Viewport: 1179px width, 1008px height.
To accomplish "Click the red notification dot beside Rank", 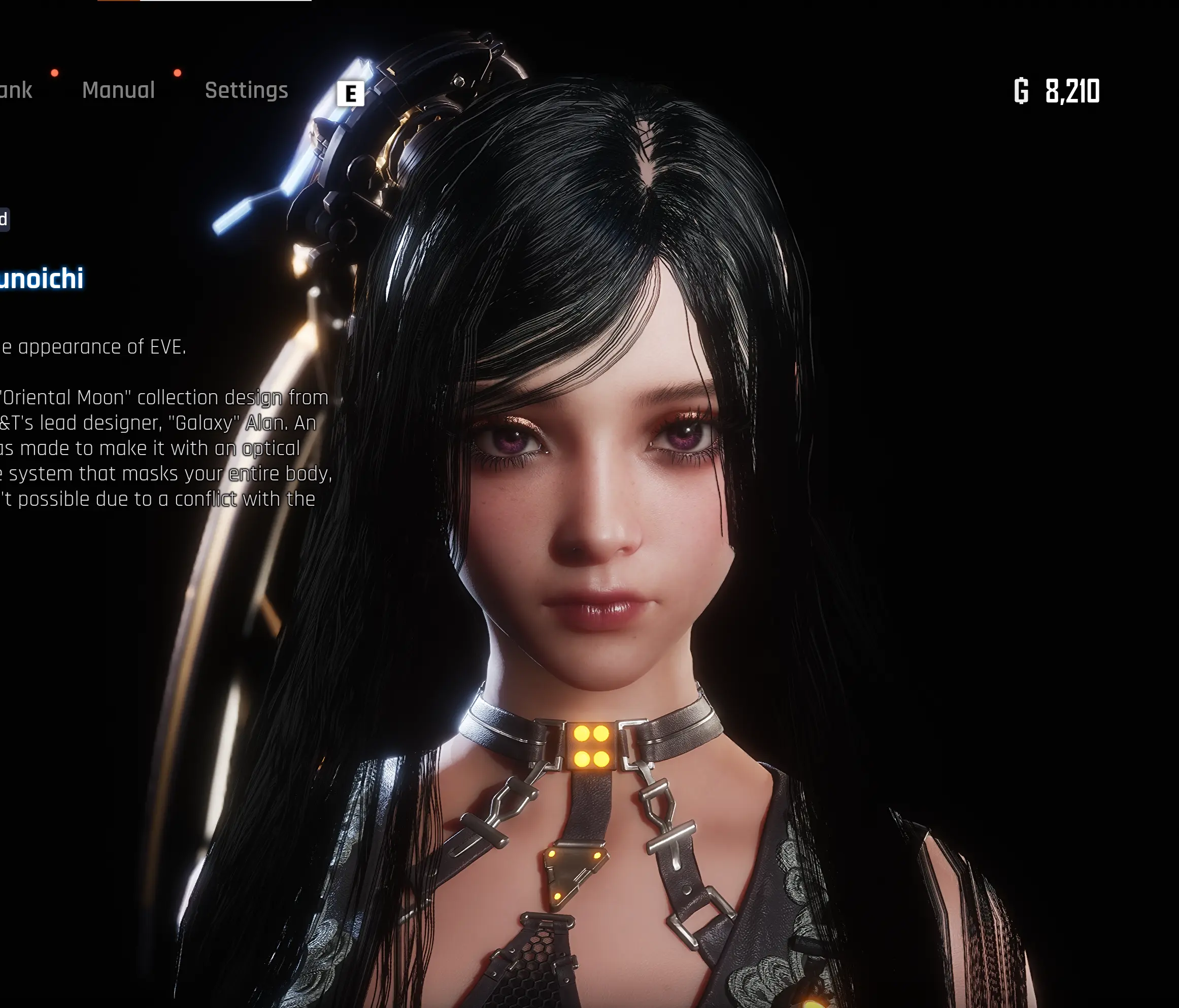I will coord(54,73).
